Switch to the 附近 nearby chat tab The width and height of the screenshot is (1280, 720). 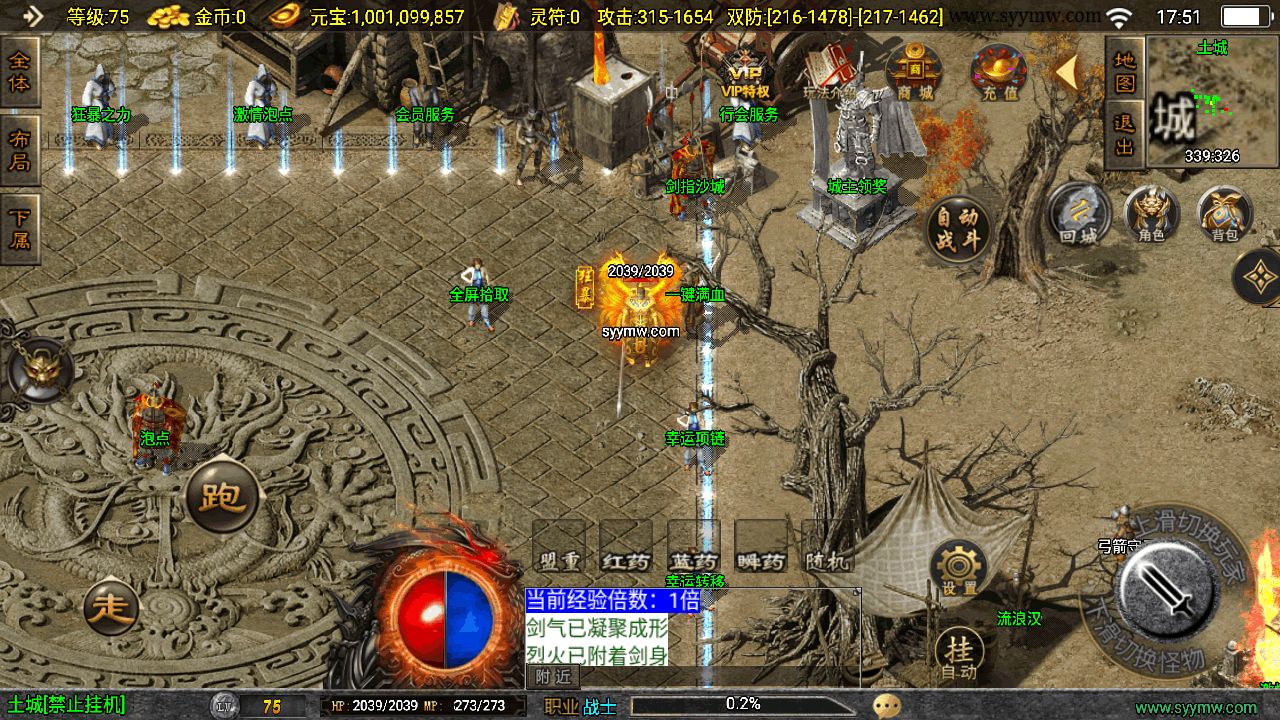coord(552,677)
